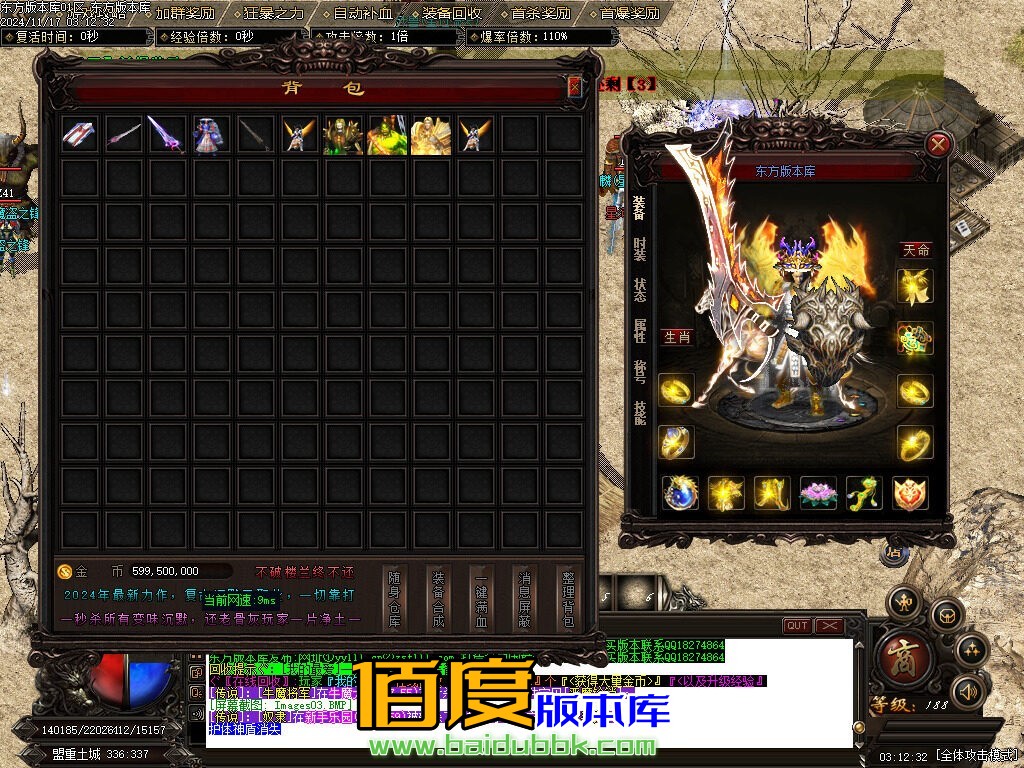
Task: Show the 属性 attributes tab
Action: [639, 330]
